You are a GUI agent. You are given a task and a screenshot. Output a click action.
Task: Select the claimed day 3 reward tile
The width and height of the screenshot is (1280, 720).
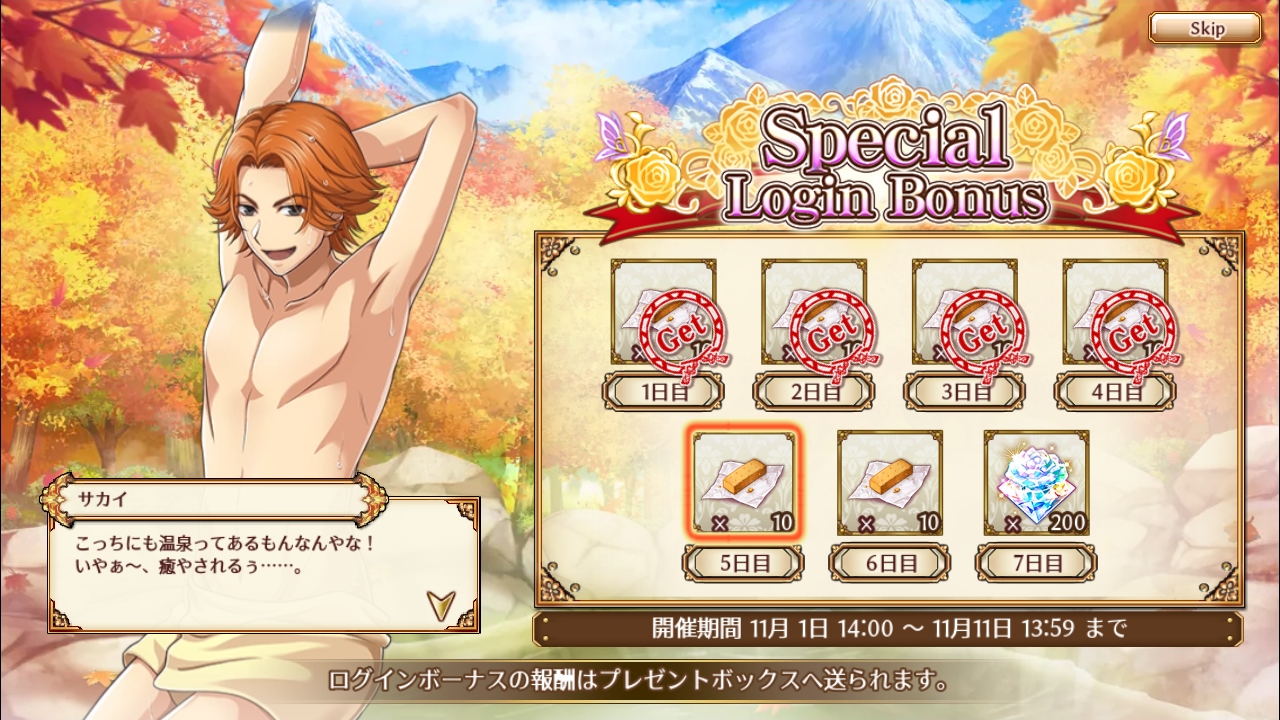964,312
